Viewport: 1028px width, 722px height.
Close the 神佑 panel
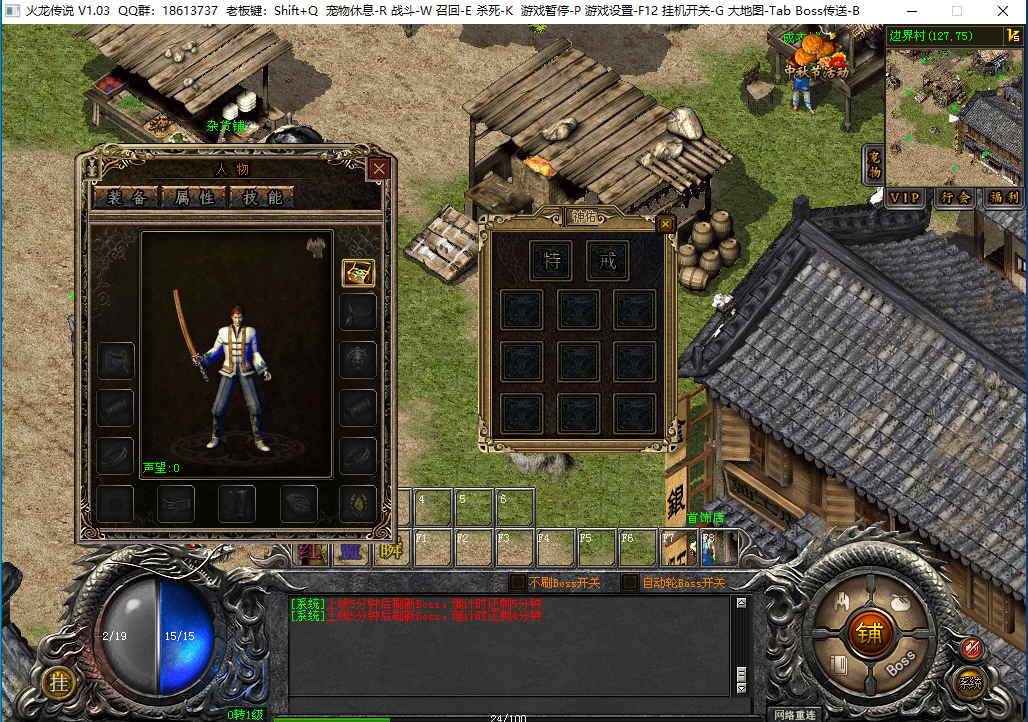[x=665, y=224]
